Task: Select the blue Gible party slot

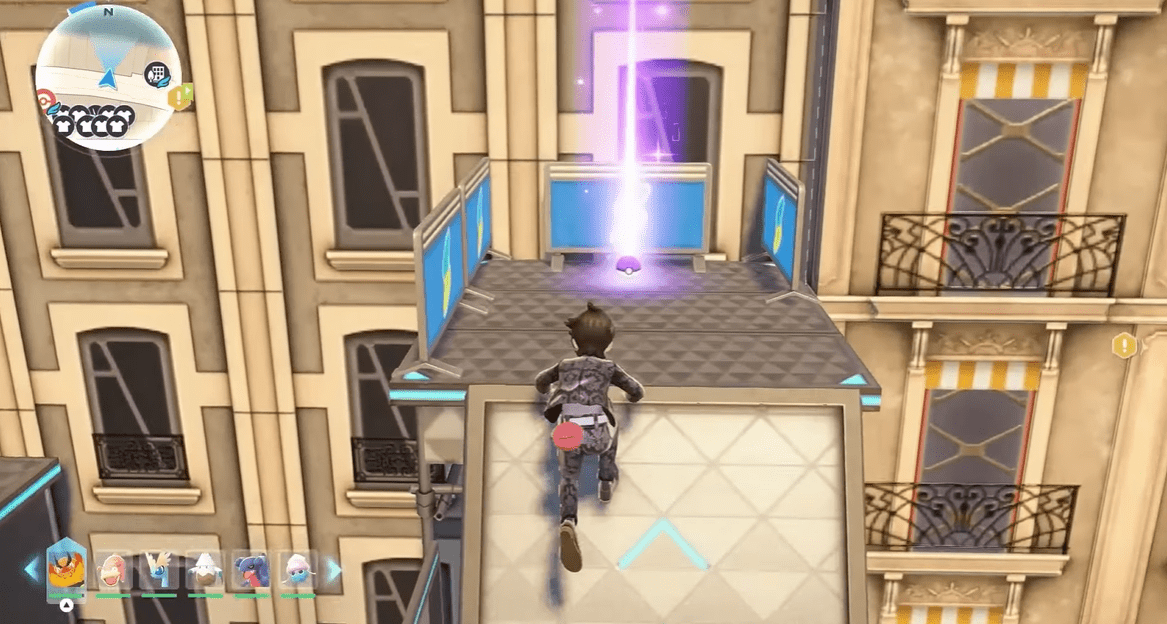Action: pos(252,570)
